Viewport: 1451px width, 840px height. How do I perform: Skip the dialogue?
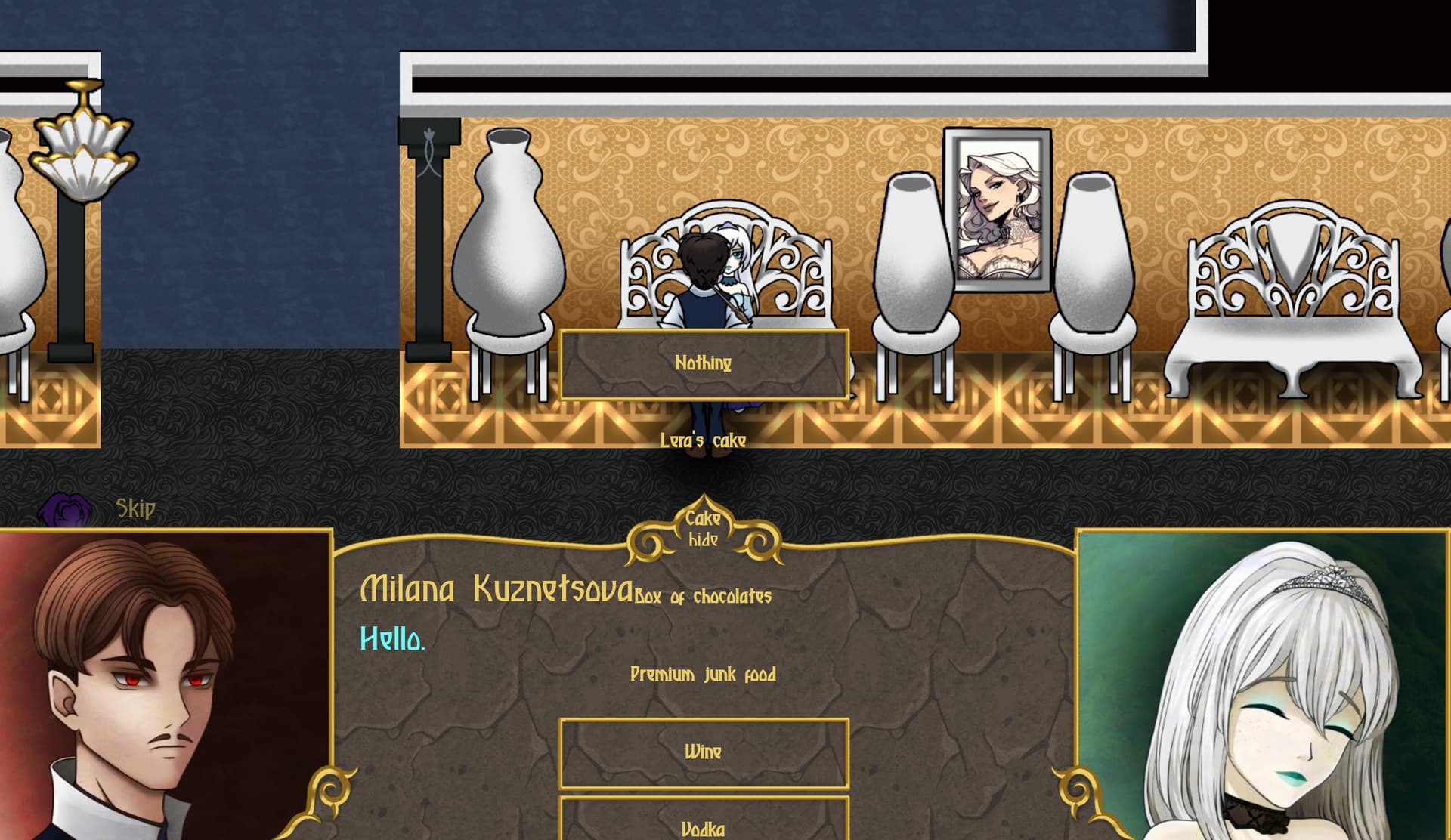pos(135,508)
